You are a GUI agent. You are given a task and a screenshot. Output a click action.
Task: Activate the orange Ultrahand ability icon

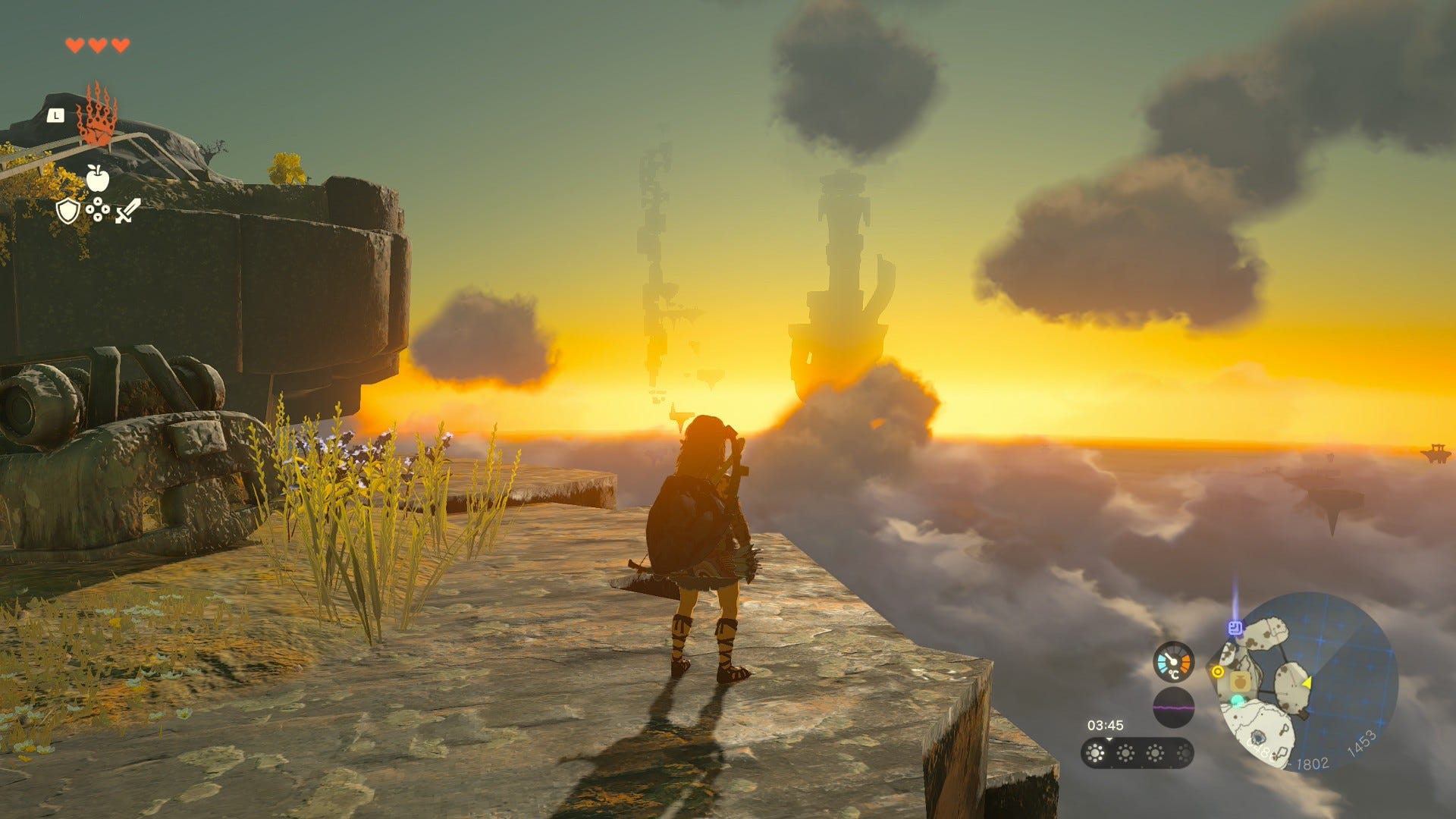[98, 115]
